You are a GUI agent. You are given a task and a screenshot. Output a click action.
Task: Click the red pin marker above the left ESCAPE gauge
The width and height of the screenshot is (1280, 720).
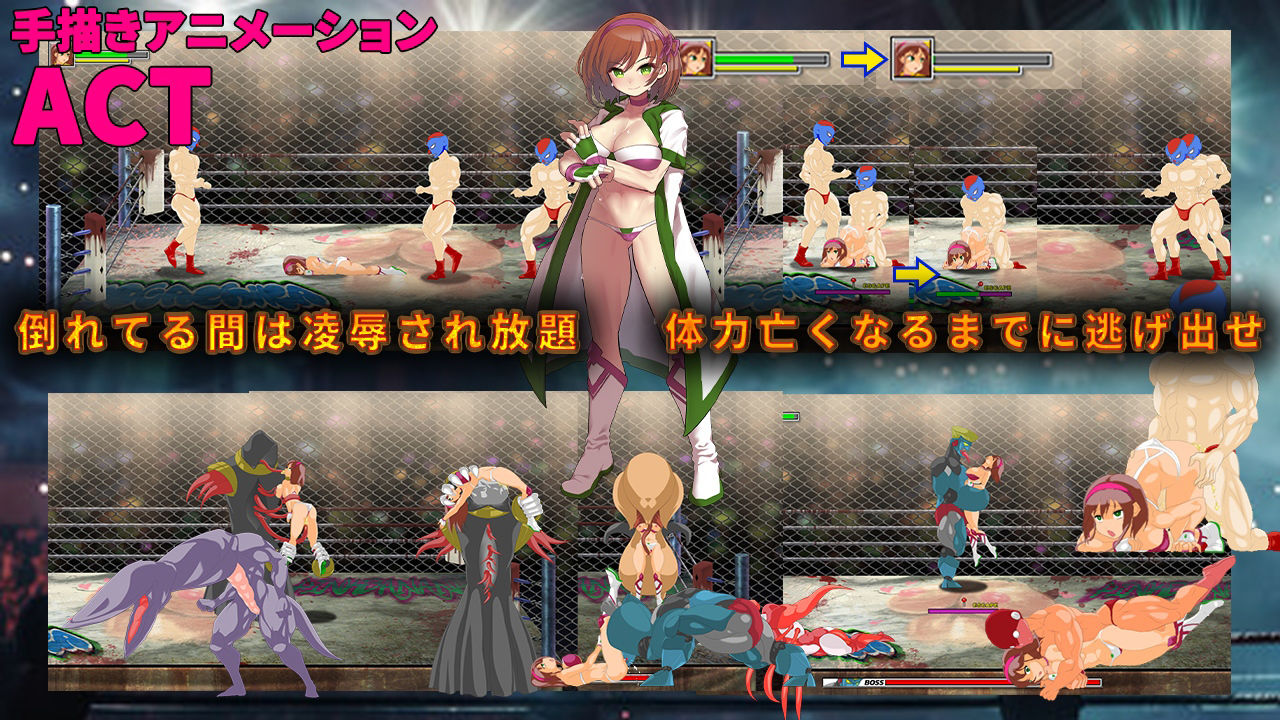(852, 282)
